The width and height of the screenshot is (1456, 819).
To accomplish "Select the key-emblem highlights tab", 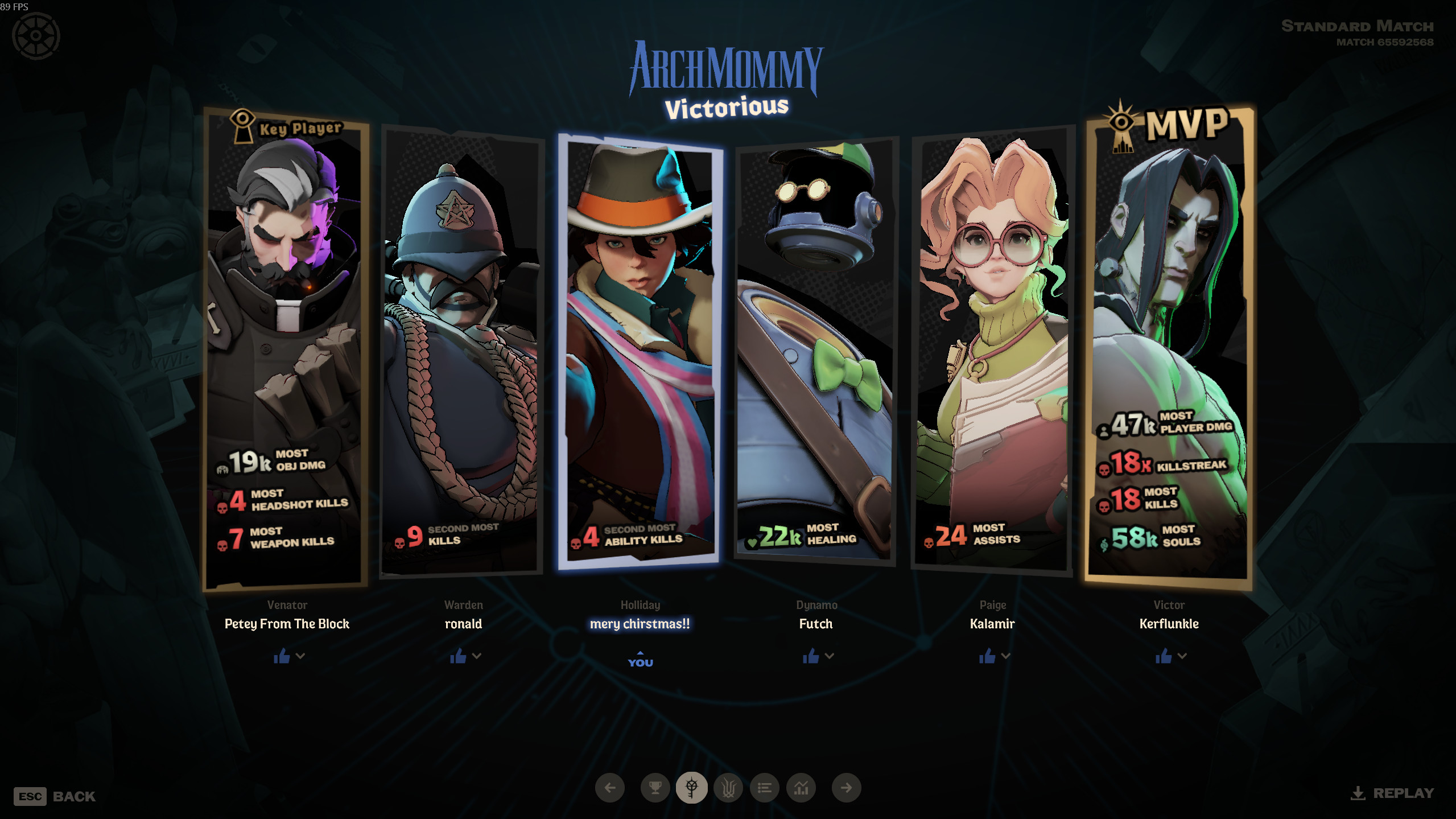I will (x=691, y=788).
